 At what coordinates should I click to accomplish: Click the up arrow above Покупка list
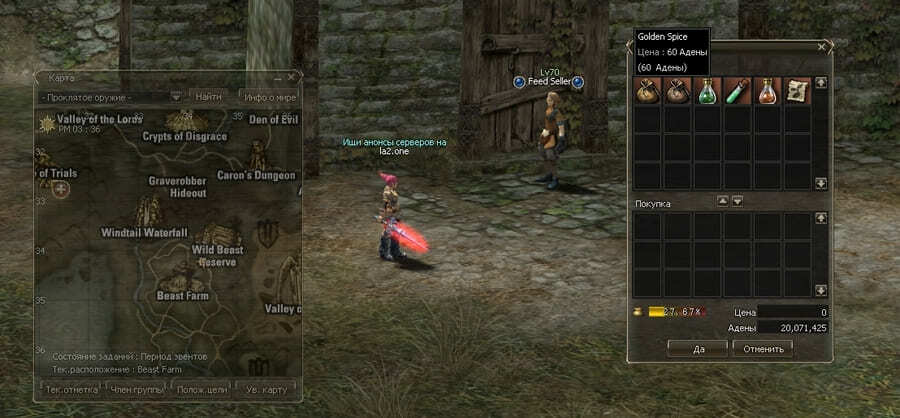tap(723, 201)
